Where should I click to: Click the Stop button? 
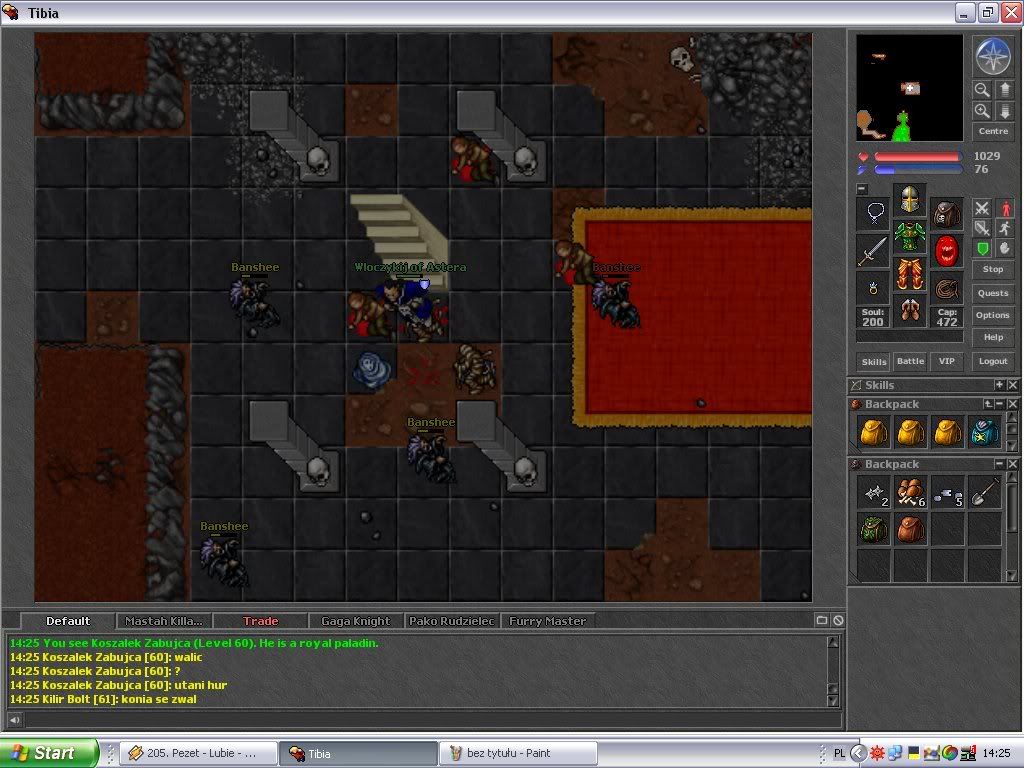point(992,269)
